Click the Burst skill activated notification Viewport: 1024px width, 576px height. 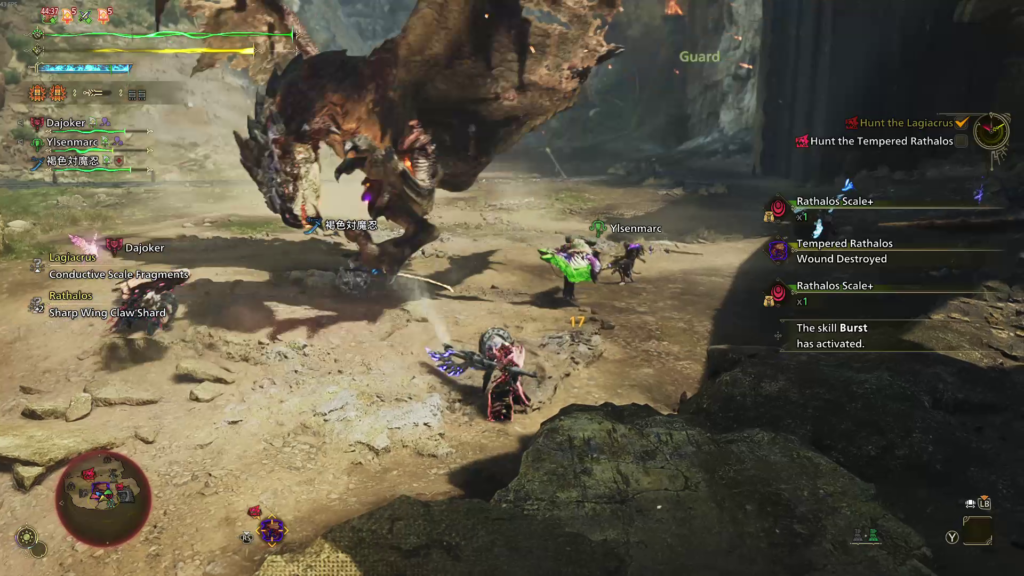(x=830, y=335)
